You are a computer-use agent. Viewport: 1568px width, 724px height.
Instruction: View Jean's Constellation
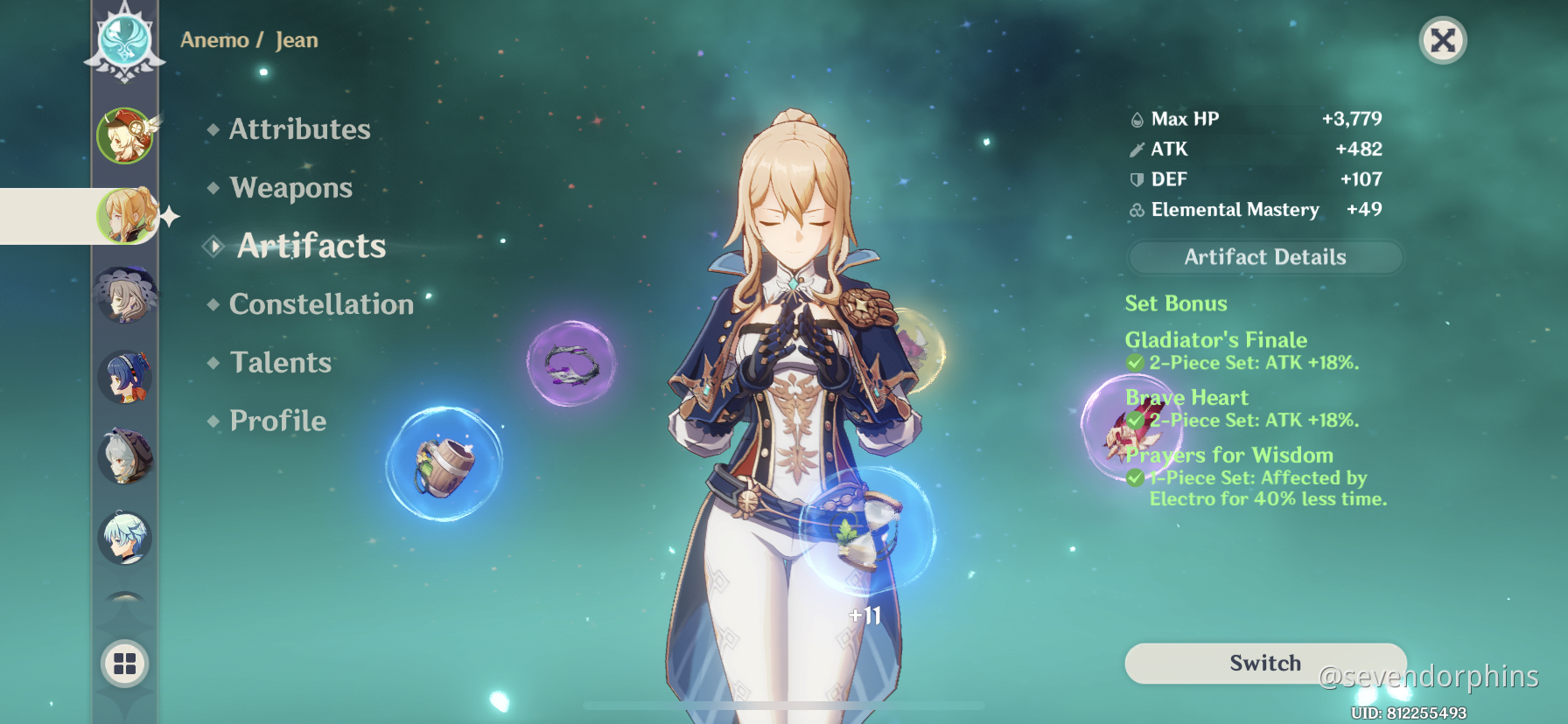pos(320,303)
